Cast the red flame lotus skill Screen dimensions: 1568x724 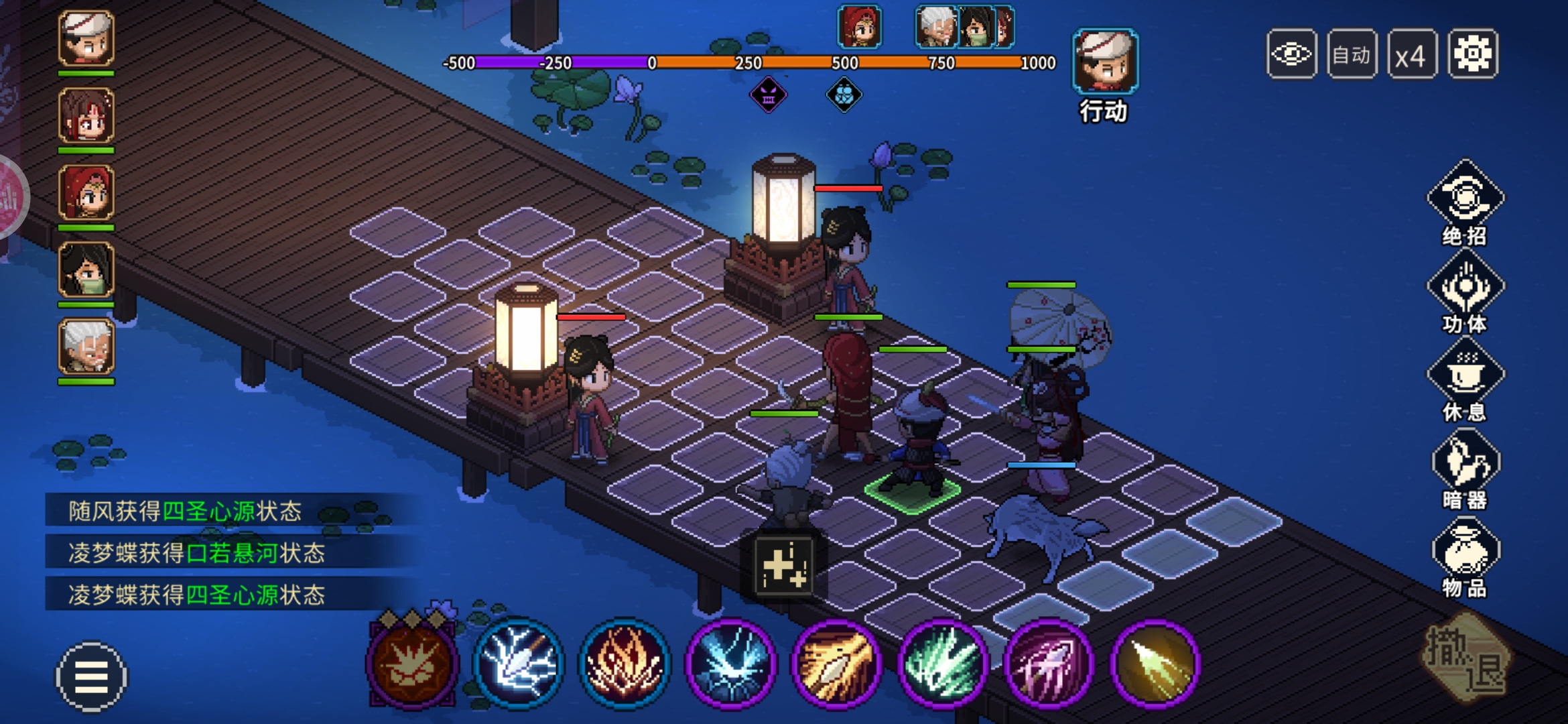point(625,662)
